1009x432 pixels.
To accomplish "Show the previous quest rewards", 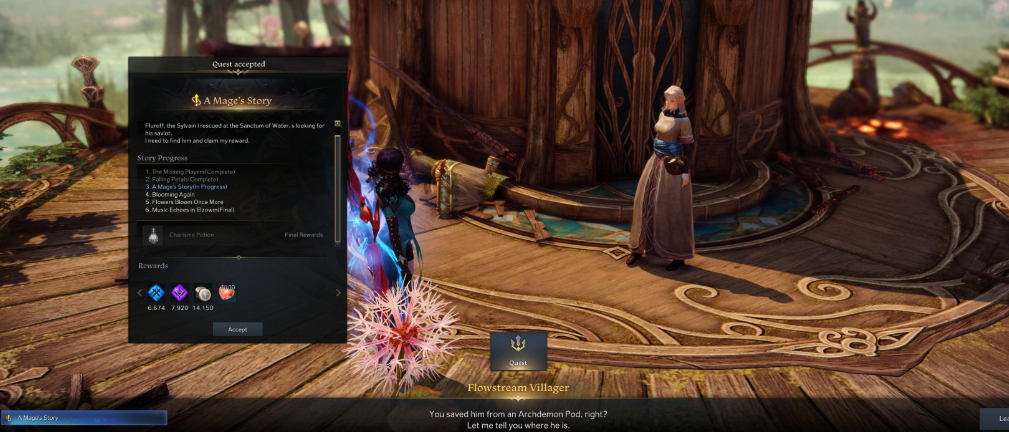I will pos(140,293).
